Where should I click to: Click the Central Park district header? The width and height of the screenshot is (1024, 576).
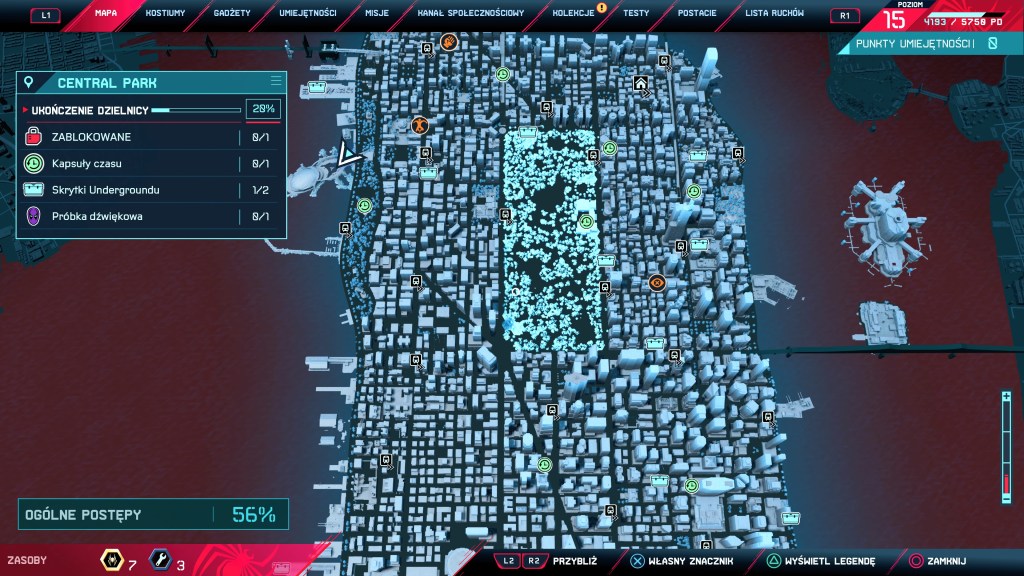[152, 83]
